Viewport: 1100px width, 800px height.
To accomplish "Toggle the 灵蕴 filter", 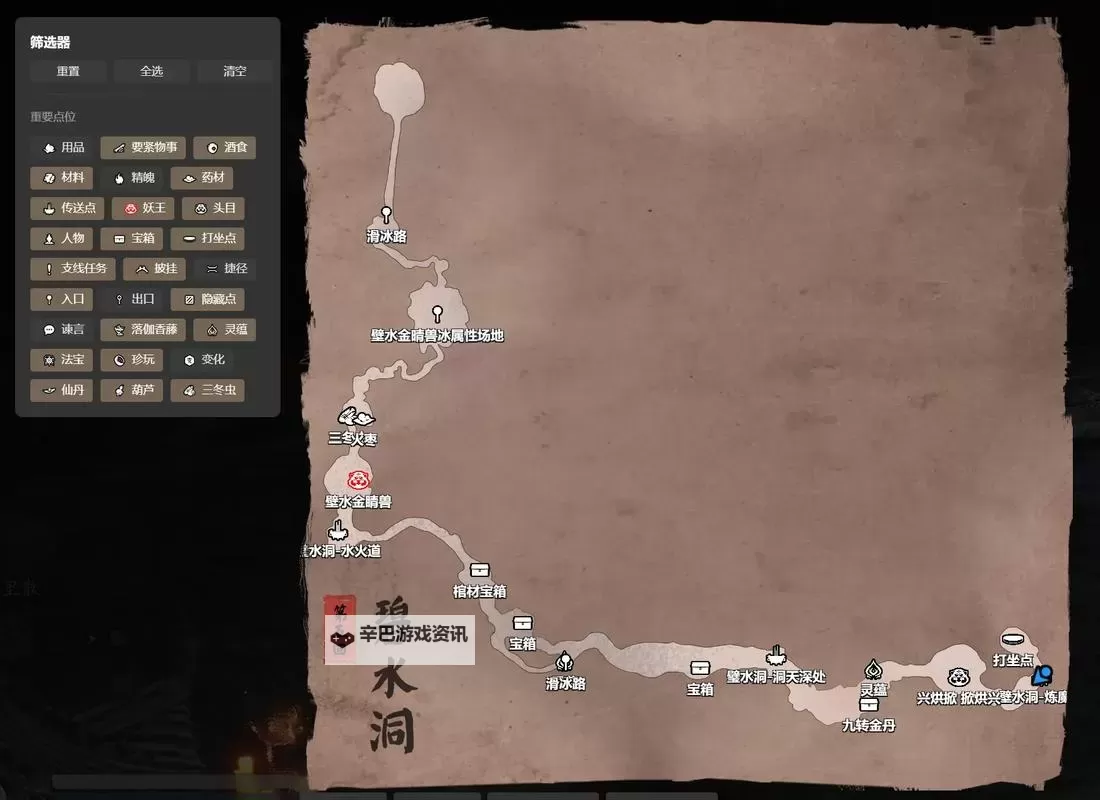I will (x=224, y=329).
